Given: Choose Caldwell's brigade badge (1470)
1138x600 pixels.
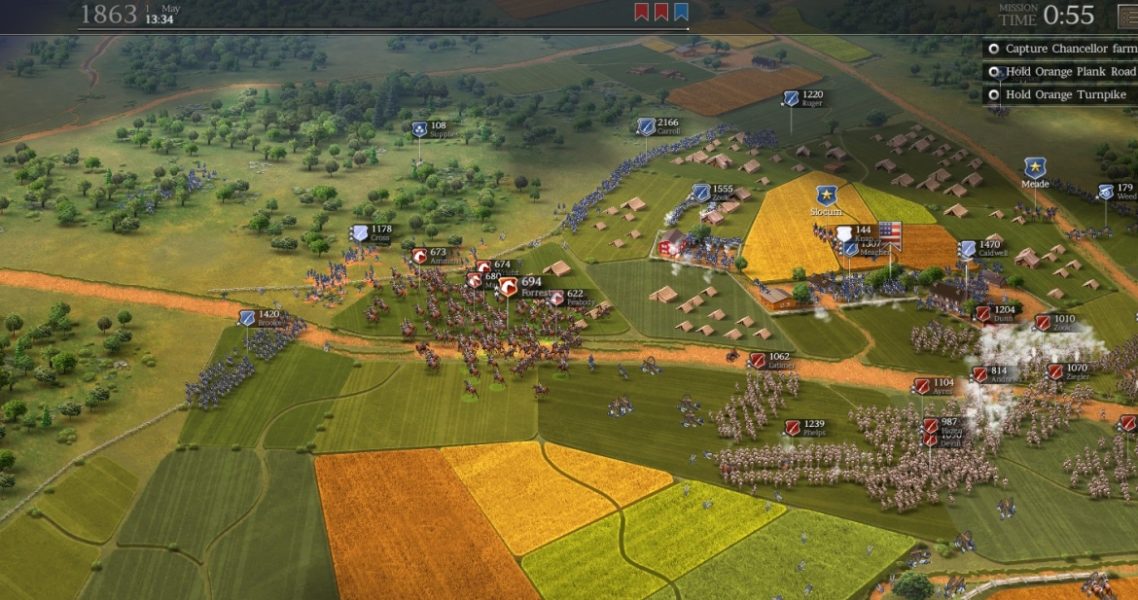Looking at the screenshot, I should tap(967, 249).
